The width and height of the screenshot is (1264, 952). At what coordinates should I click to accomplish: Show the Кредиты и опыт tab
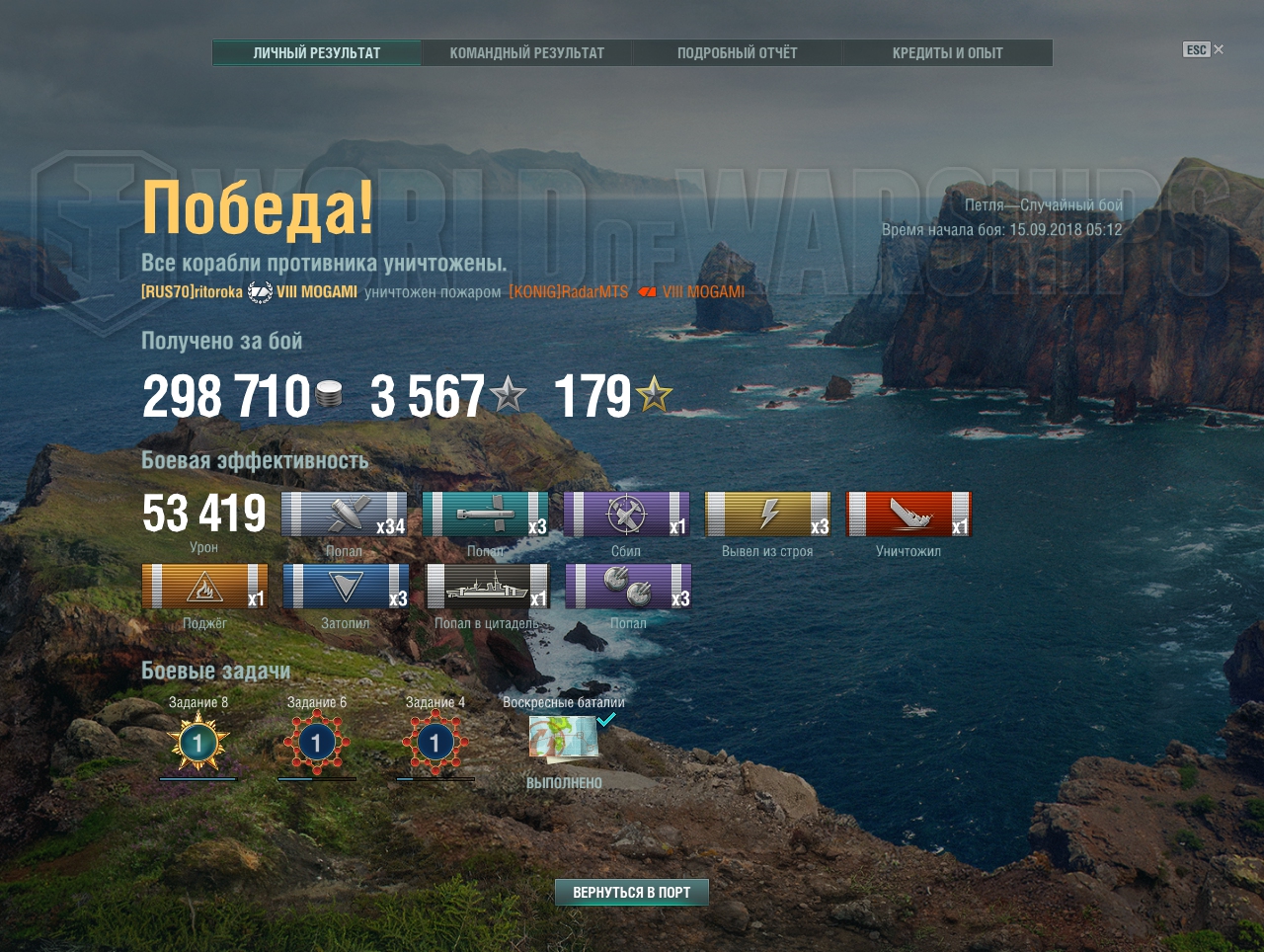[947, 53]
